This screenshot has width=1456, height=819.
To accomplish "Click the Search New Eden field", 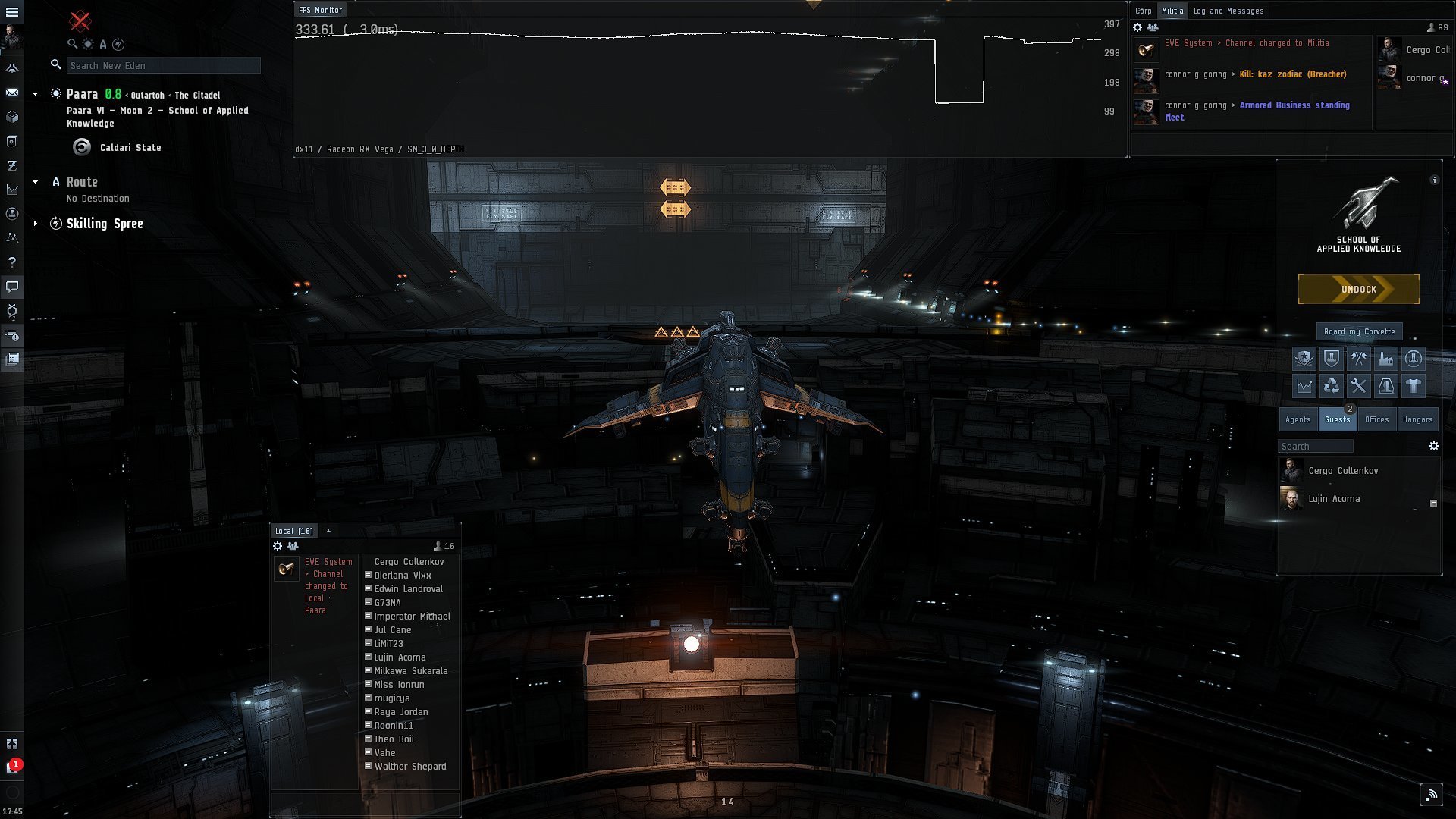I will [163, 66].
